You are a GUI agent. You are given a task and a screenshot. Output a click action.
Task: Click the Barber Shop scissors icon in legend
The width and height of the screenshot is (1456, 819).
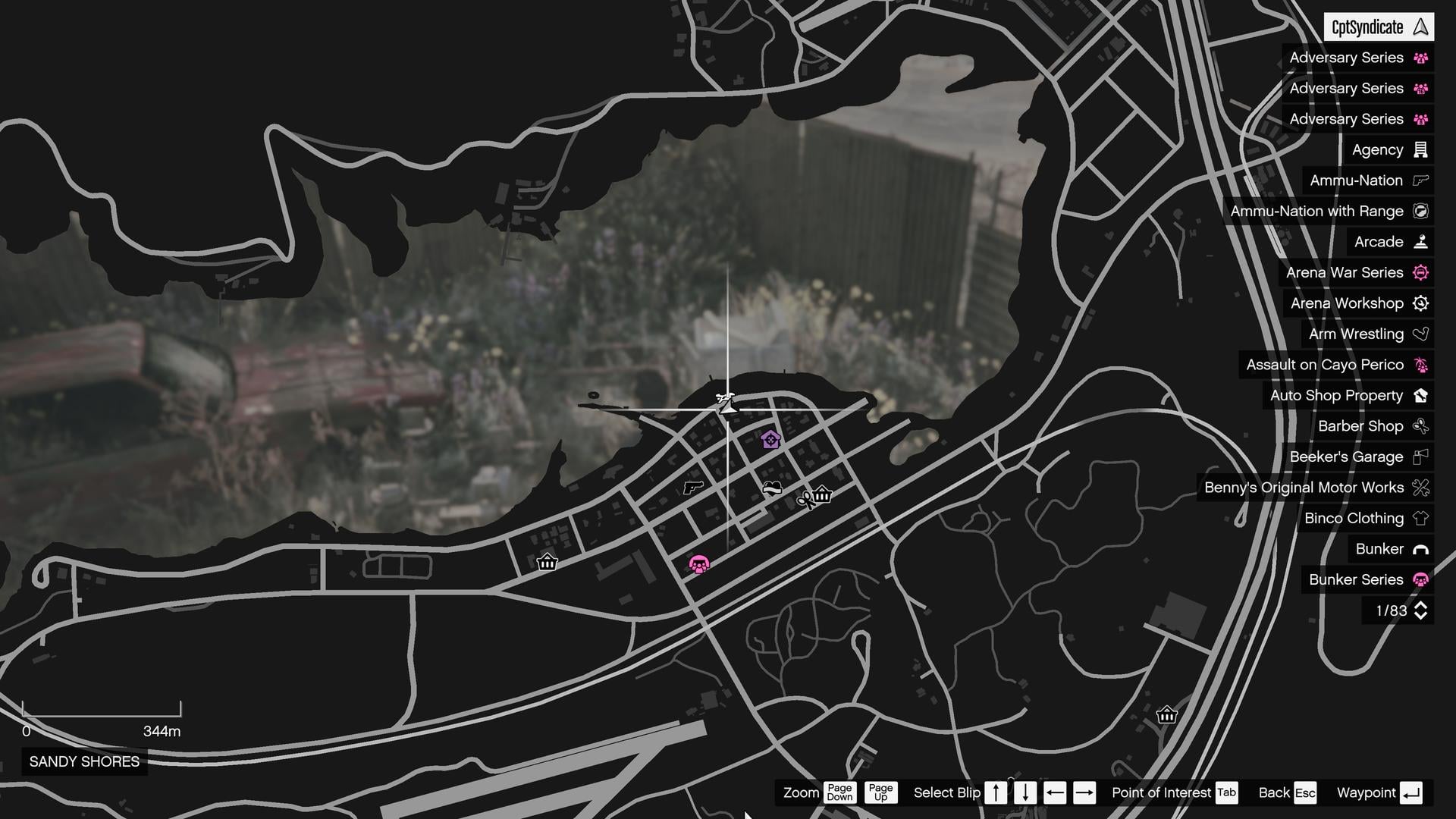click(x=1421, y=426)
